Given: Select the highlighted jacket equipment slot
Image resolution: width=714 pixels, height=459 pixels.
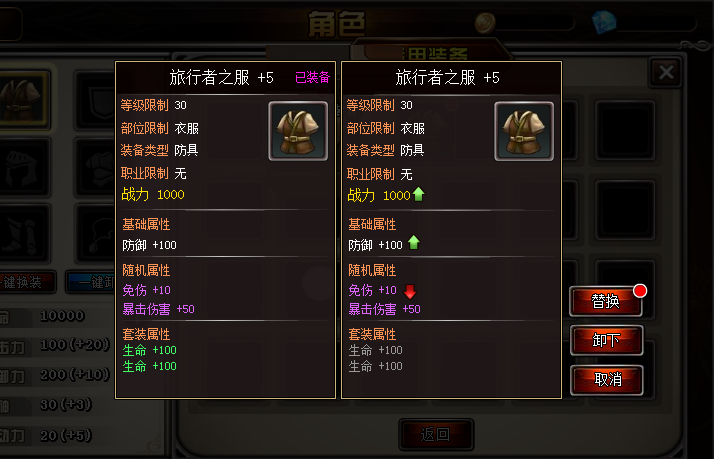Looking at the screenshot, I should pyautogui.click(x=25, y=97).
